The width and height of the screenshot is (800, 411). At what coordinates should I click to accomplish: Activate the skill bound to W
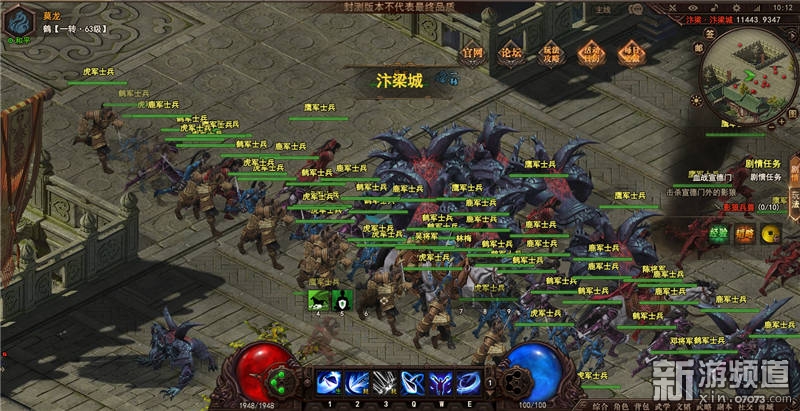(439, 383)
